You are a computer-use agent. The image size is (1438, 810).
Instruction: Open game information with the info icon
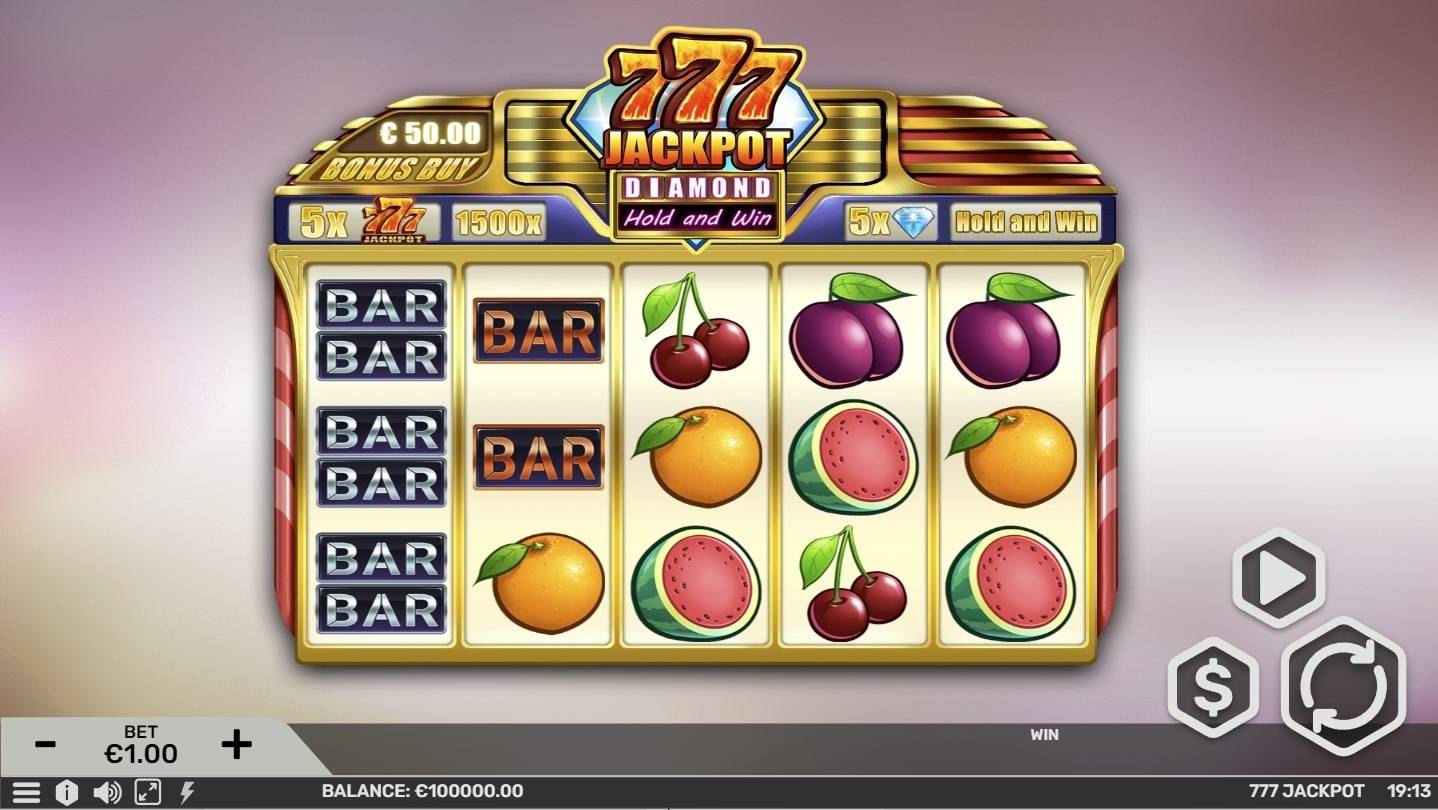(66, 791)
